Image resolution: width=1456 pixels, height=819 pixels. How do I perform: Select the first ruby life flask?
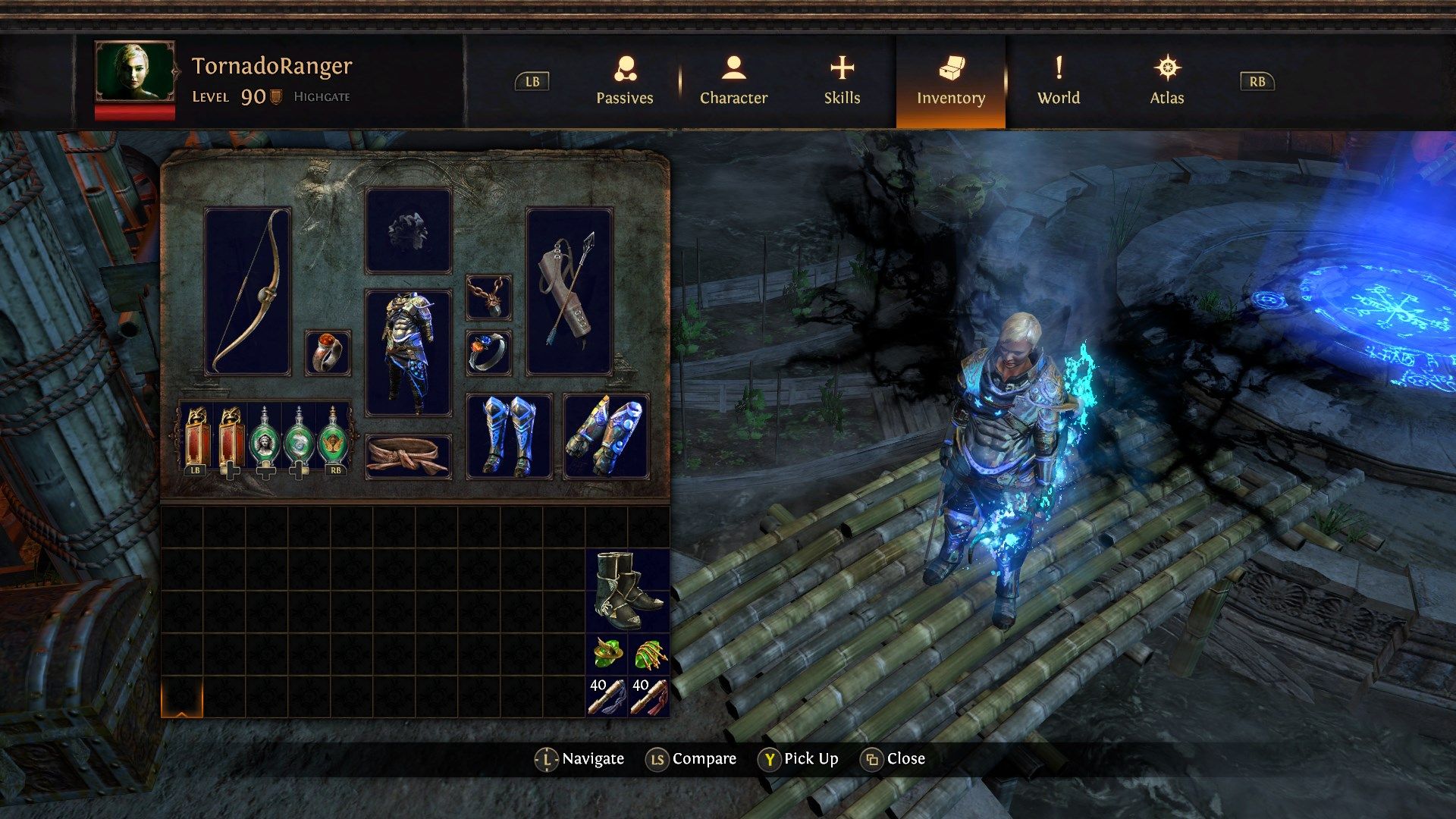(x=197, y=440)
